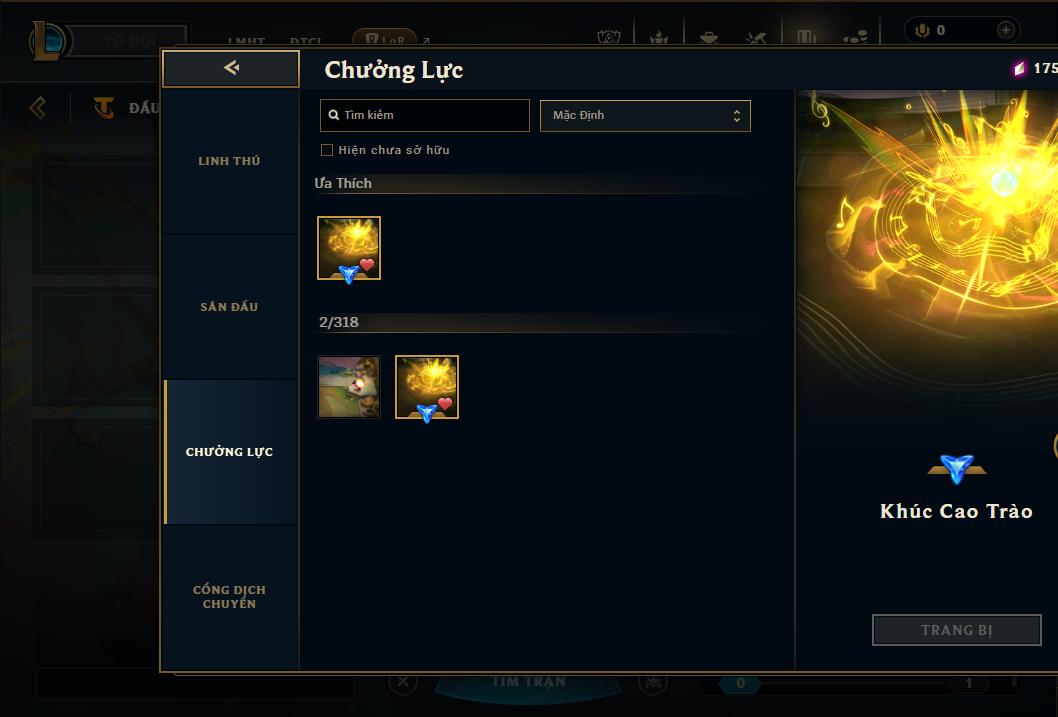Open the Sân Đấu tab

(x=229, y=307)
